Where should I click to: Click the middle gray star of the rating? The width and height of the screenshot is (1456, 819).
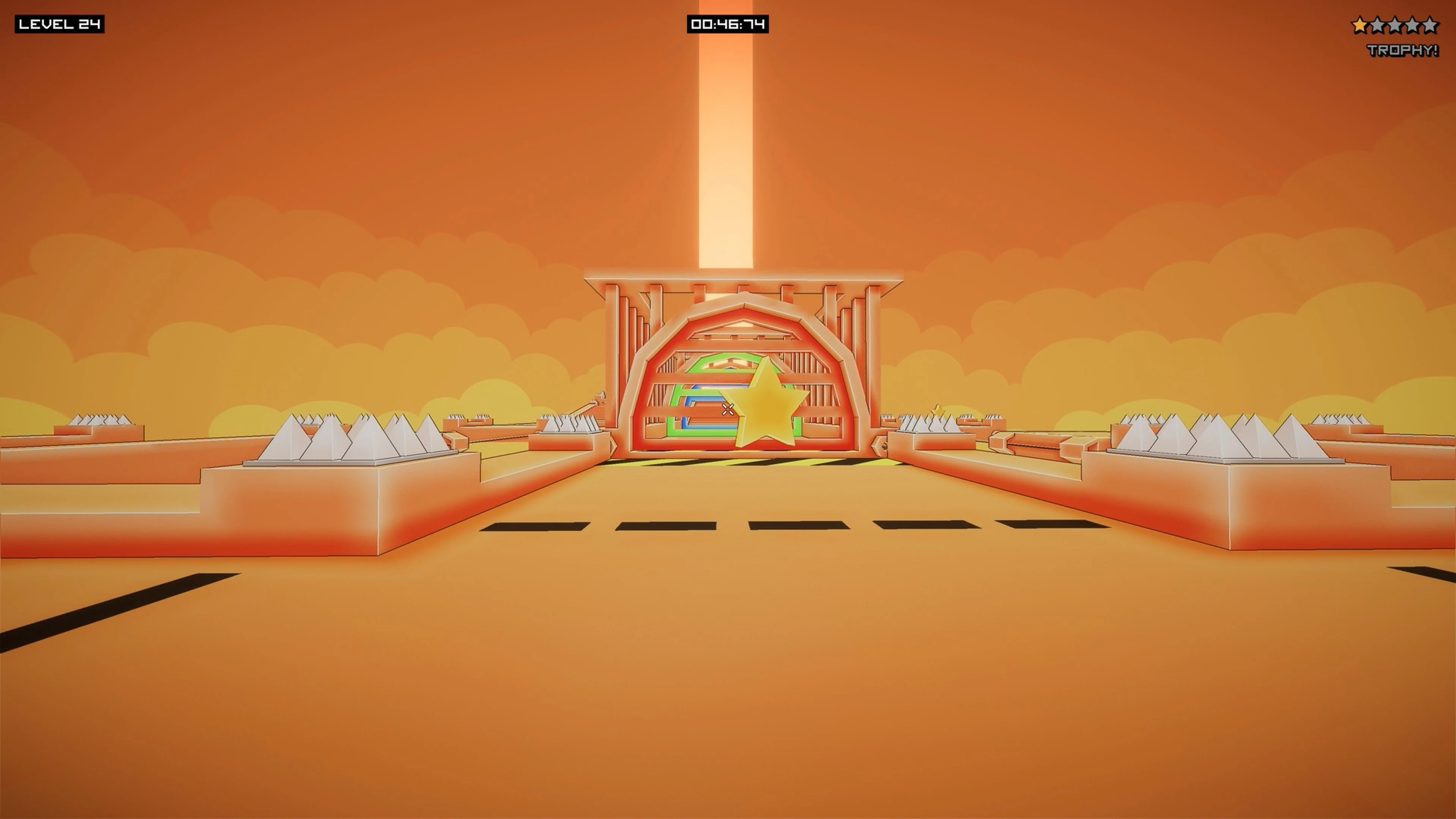(1395, 24)
